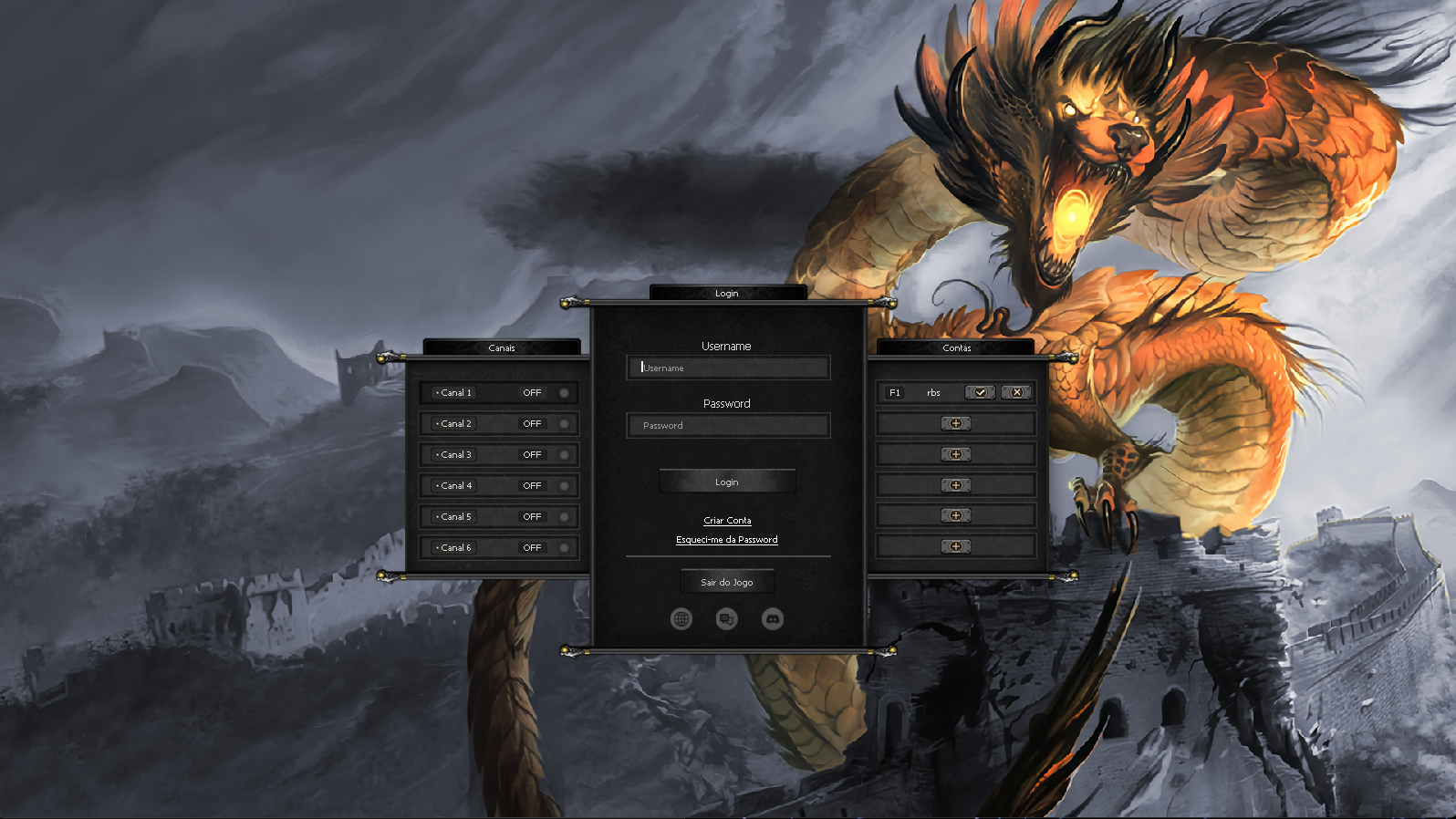Click Sair do Jogo to exit
1456x819 pixels.
[x=726, y=581]
